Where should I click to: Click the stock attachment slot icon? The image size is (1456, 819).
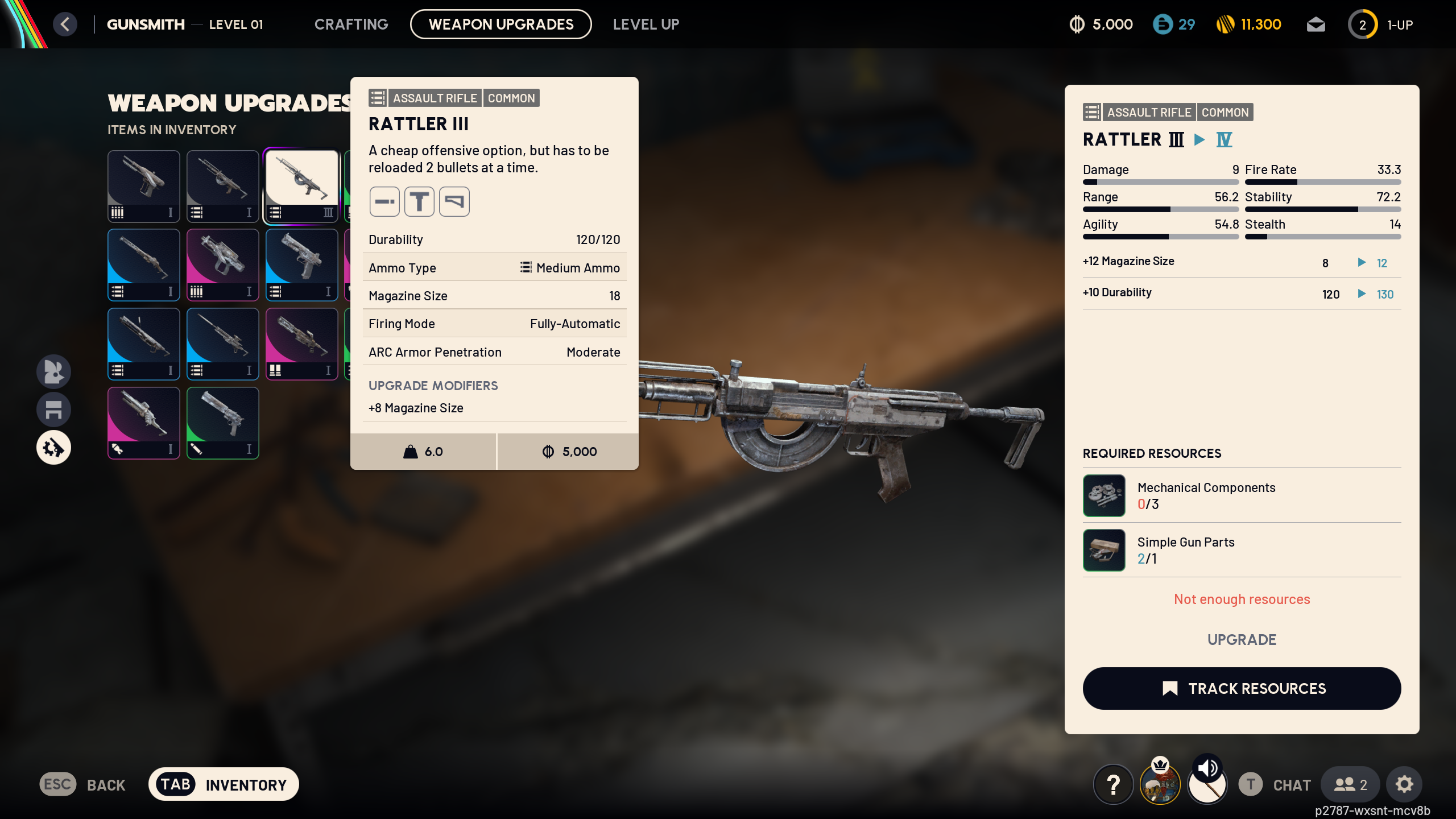(x=454, y=201)
